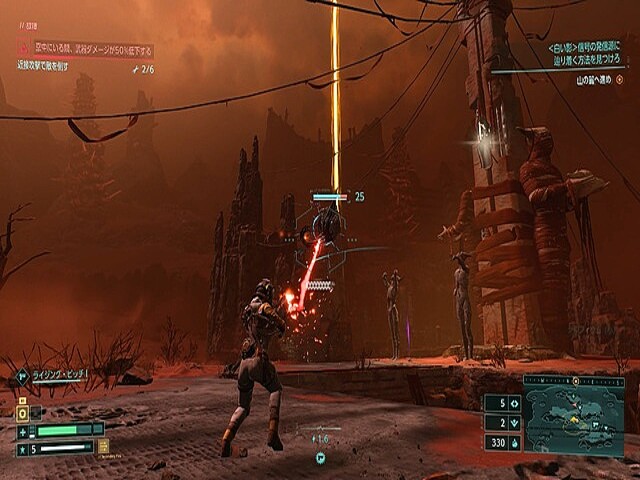The width and height of the screenshot is (640, 480).
Task: Select the yellow circle consumable slot
Action: point(22,412)
